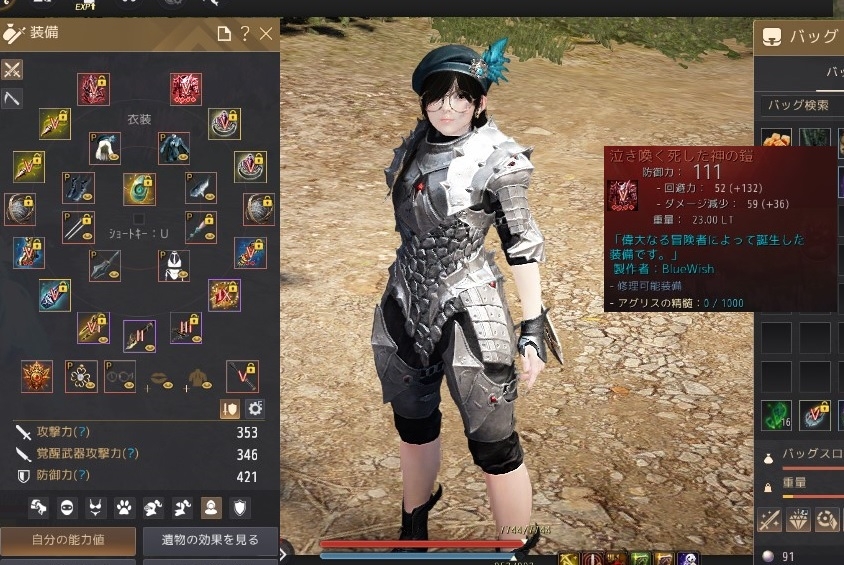
Task: Select the pickaxe life tools tab
Action: 12,98
